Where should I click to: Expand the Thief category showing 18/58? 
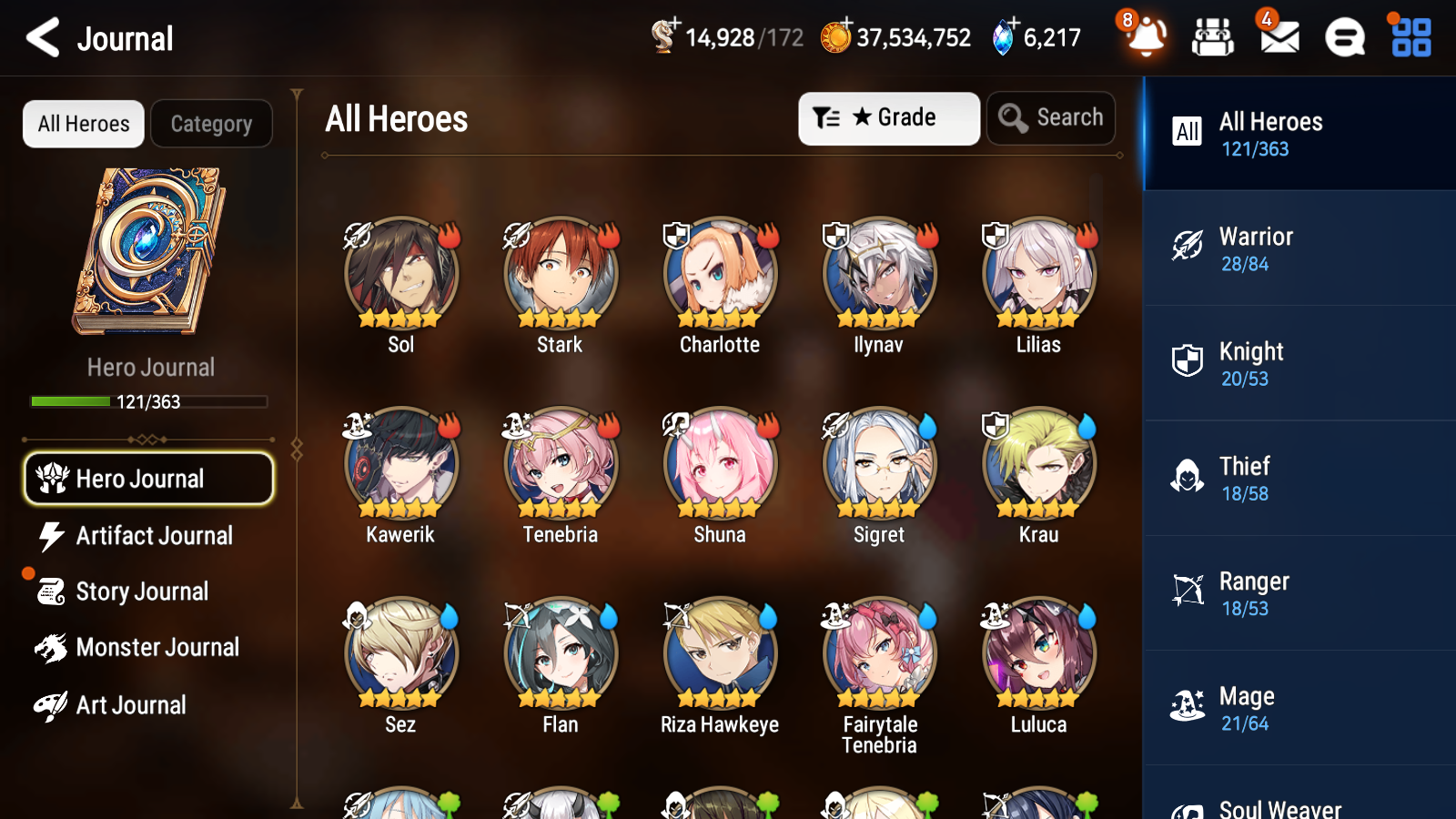pos(1299,478)
